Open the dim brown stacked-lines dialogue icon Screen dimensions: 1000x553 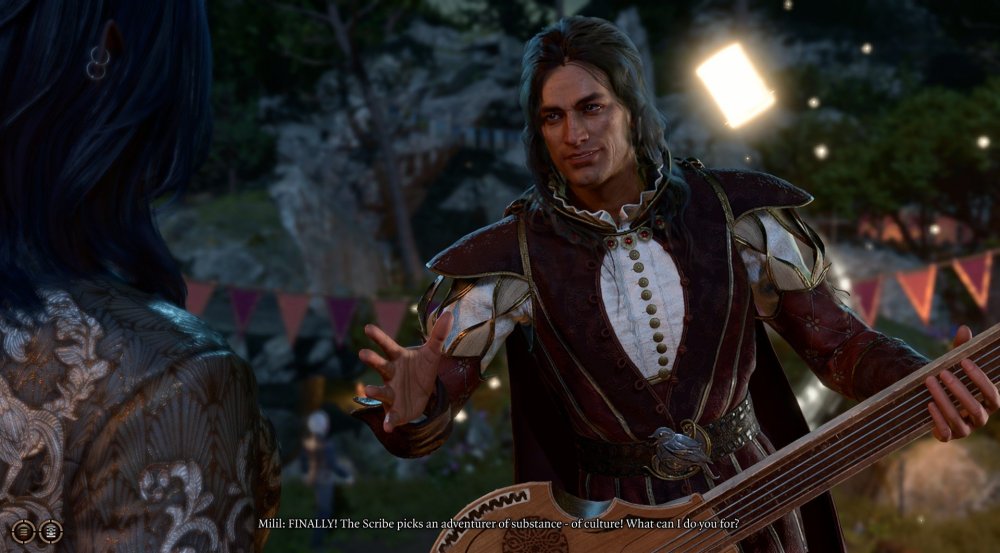pos(24,531)
